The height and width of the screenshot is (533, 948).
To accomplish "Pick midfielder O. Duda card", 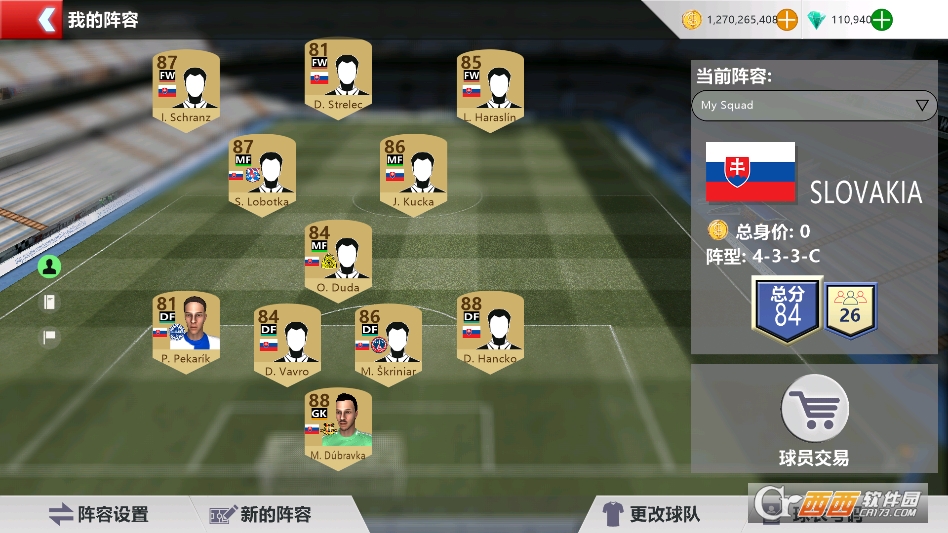I will 338,255.
